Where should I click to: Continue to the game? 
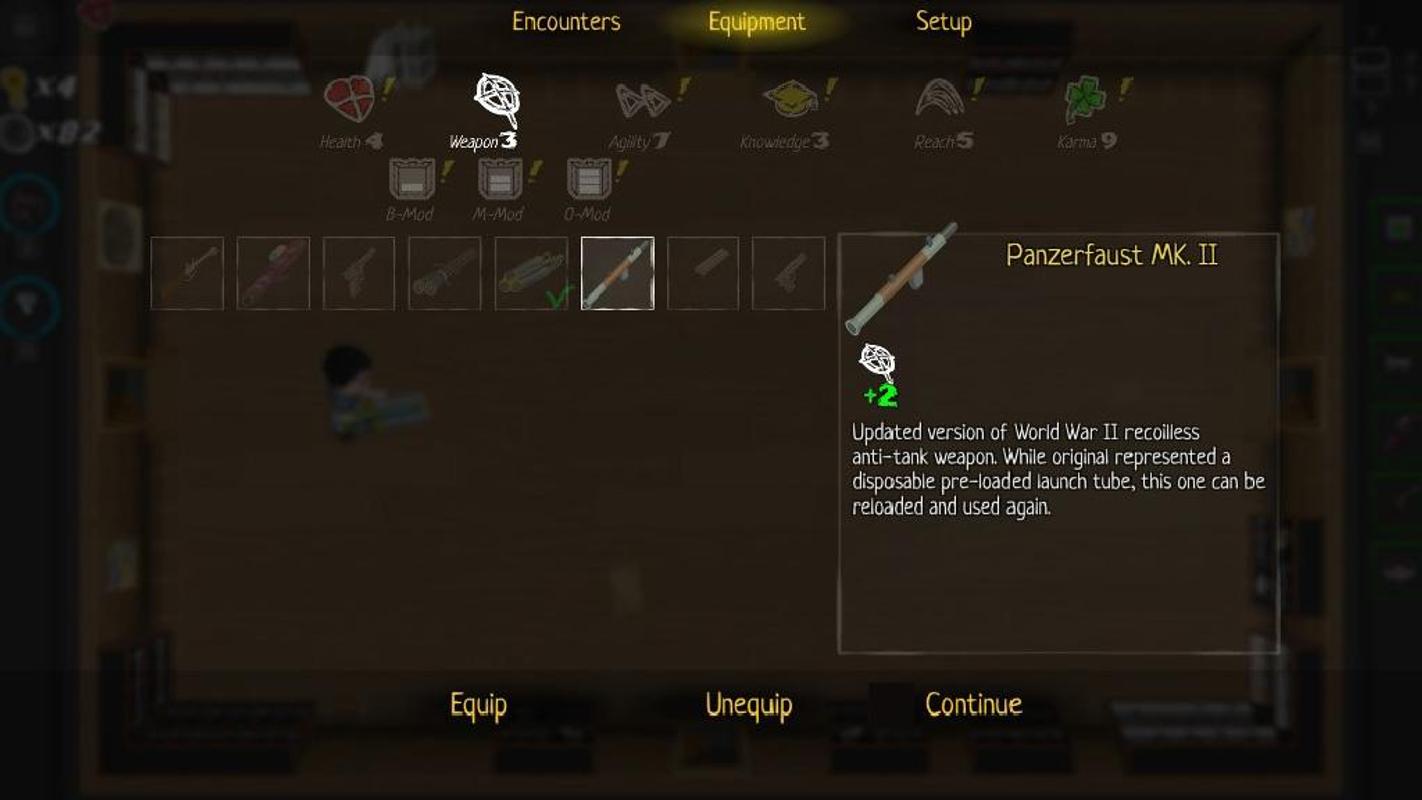click(973, 705)
